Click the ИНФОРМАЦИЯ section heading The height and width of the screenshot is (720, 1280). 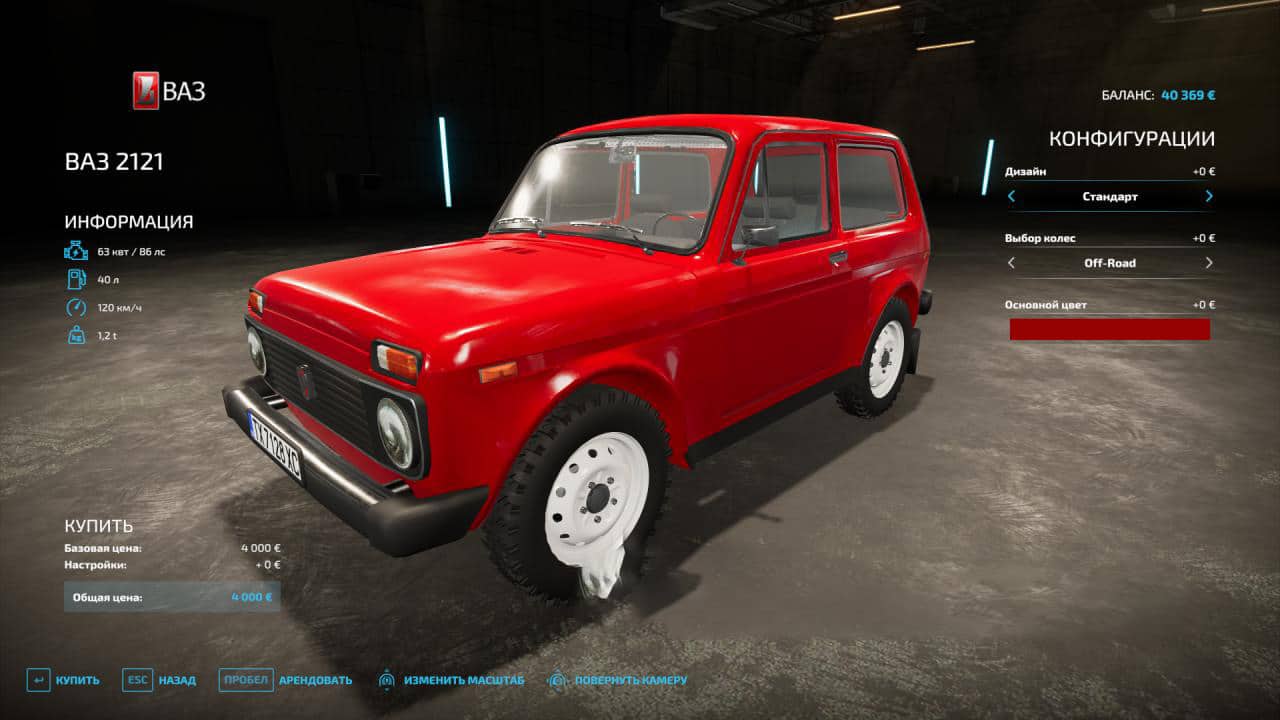pyautogui.click(x=127, y=221)
